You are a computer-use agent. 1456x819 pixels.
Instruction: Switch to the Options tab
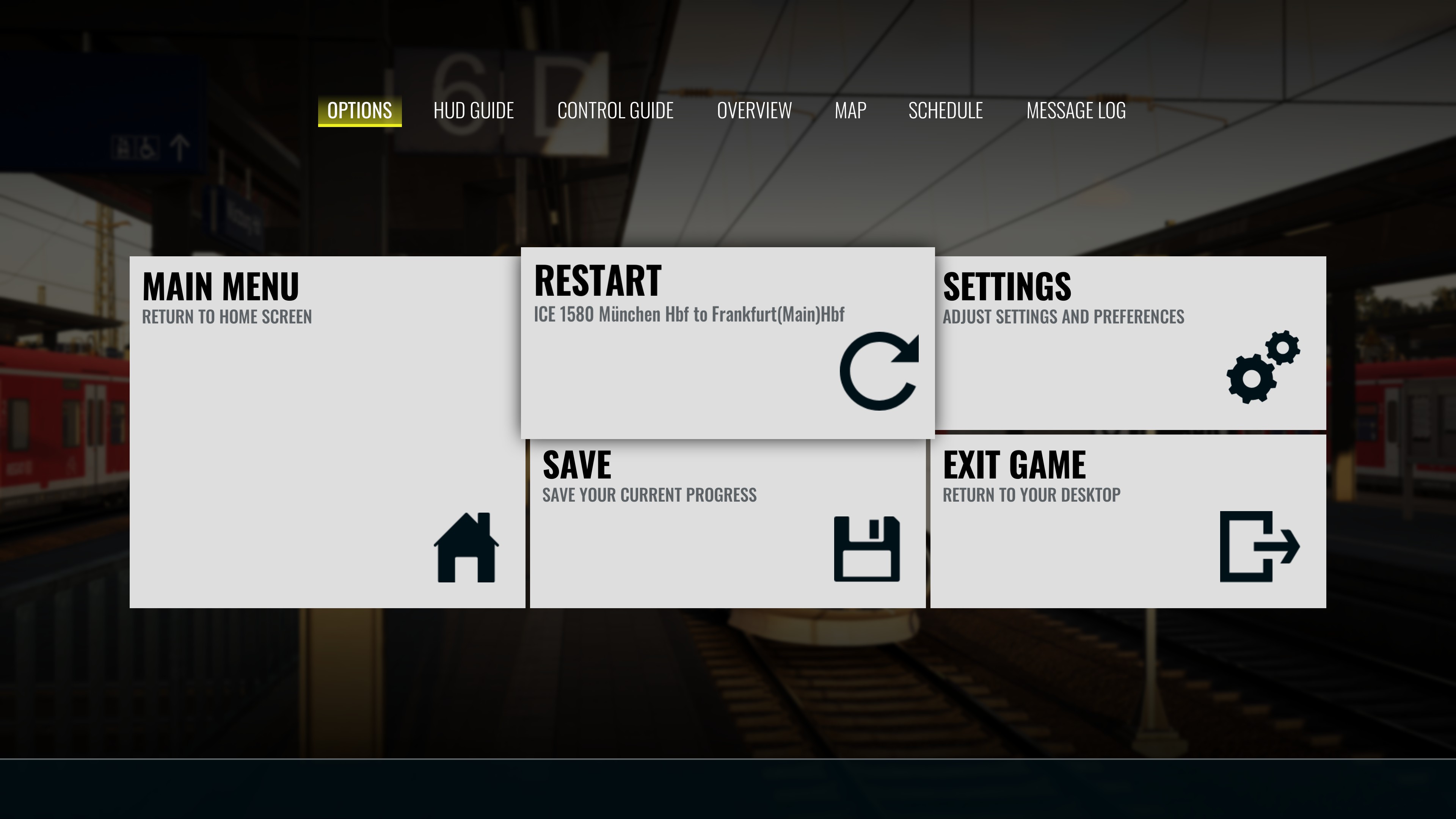pos(359,111)
